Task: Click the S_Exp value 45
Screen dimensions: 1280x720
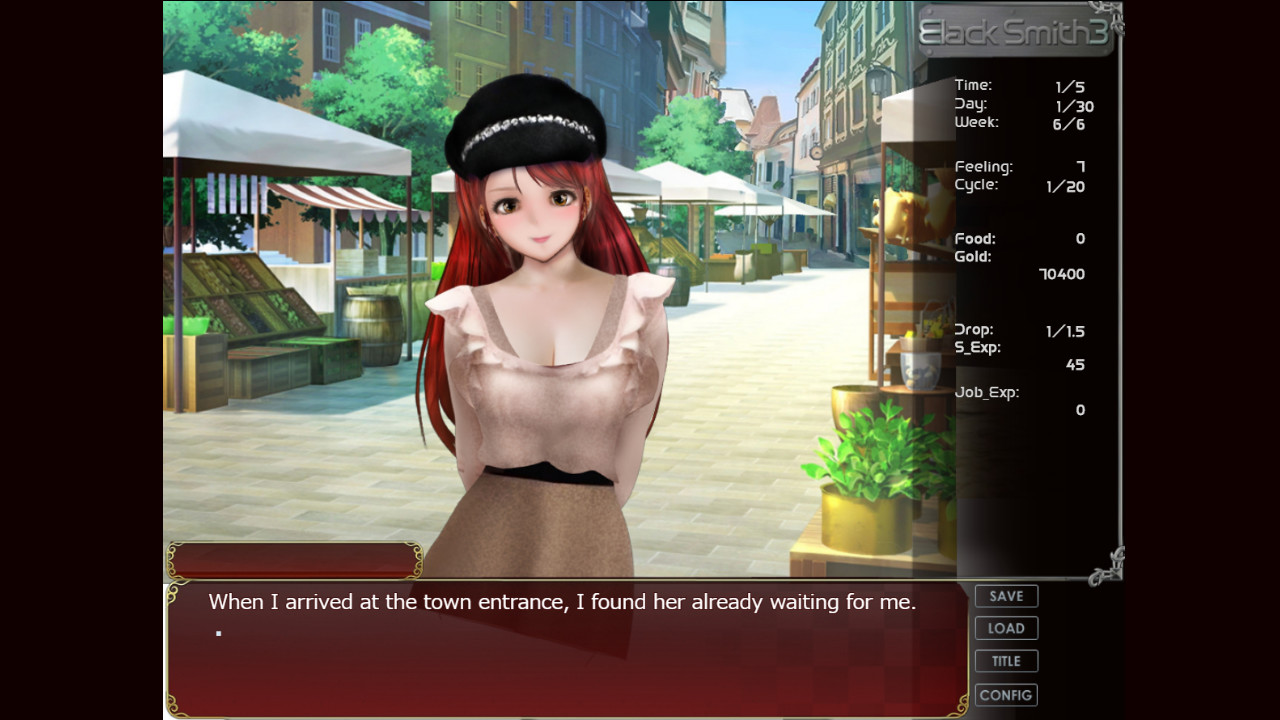Action: pyautogui.click(x=1075, y=364)
